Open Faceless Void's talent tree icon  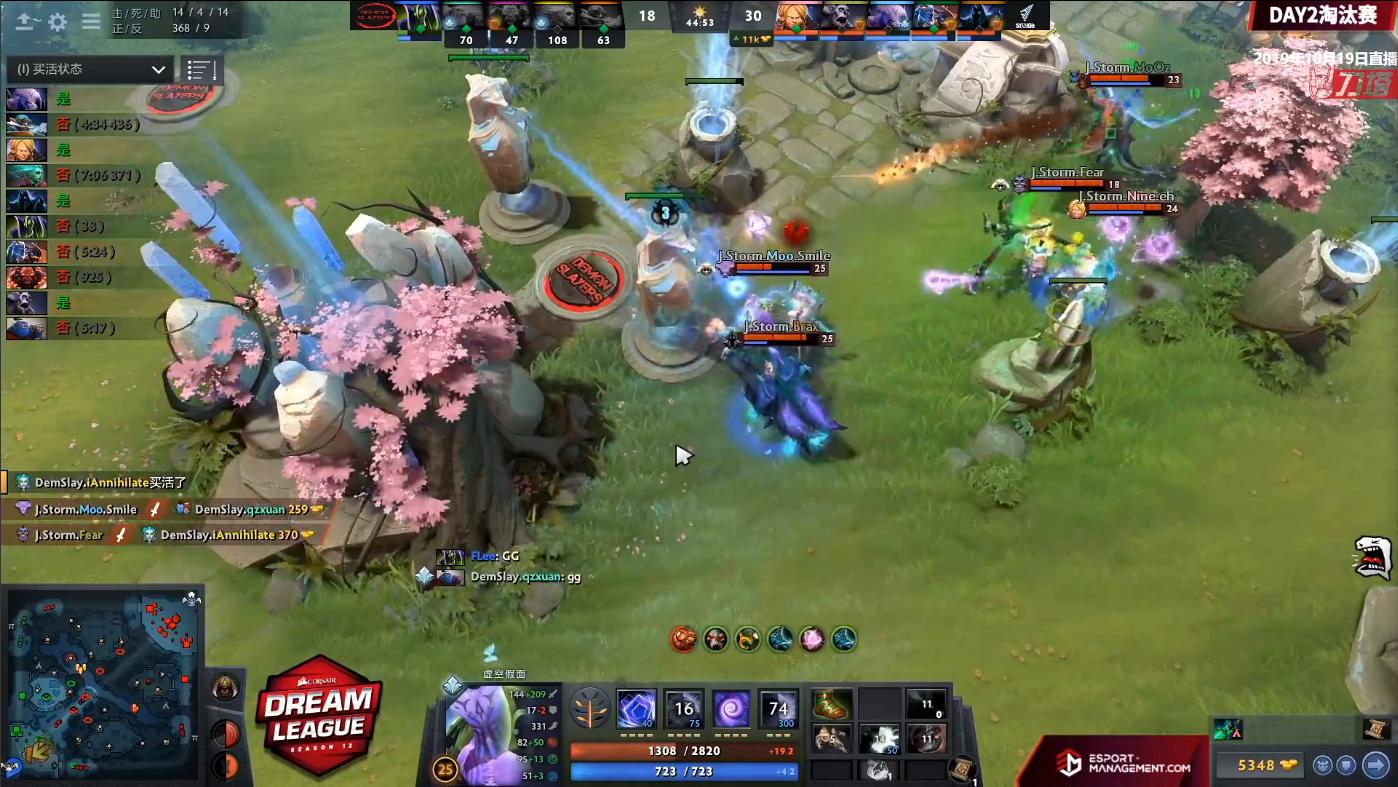[x=591, y=708]
